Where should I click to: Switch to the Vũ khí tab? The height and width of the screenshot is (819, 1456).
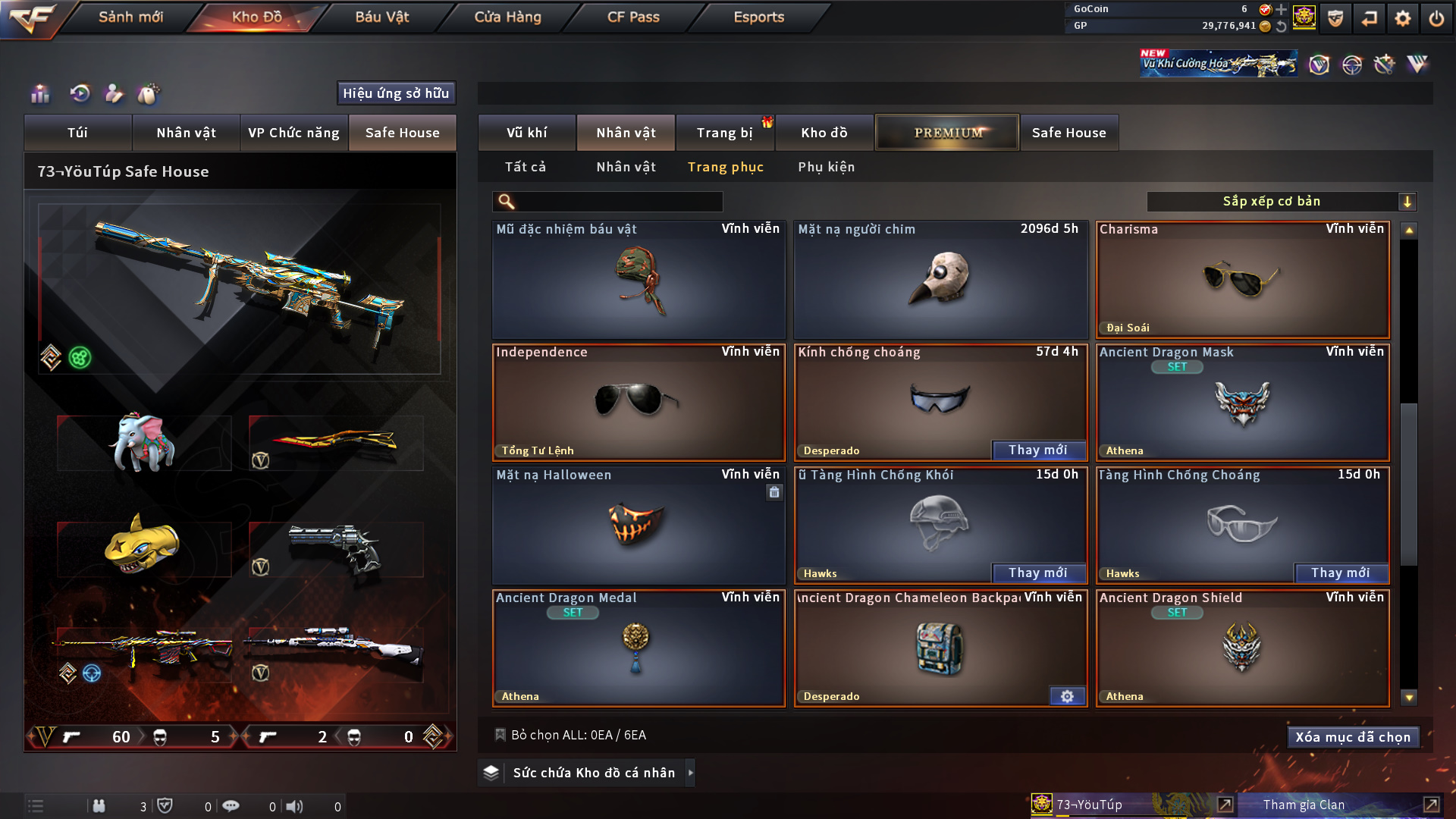point(526,133)
